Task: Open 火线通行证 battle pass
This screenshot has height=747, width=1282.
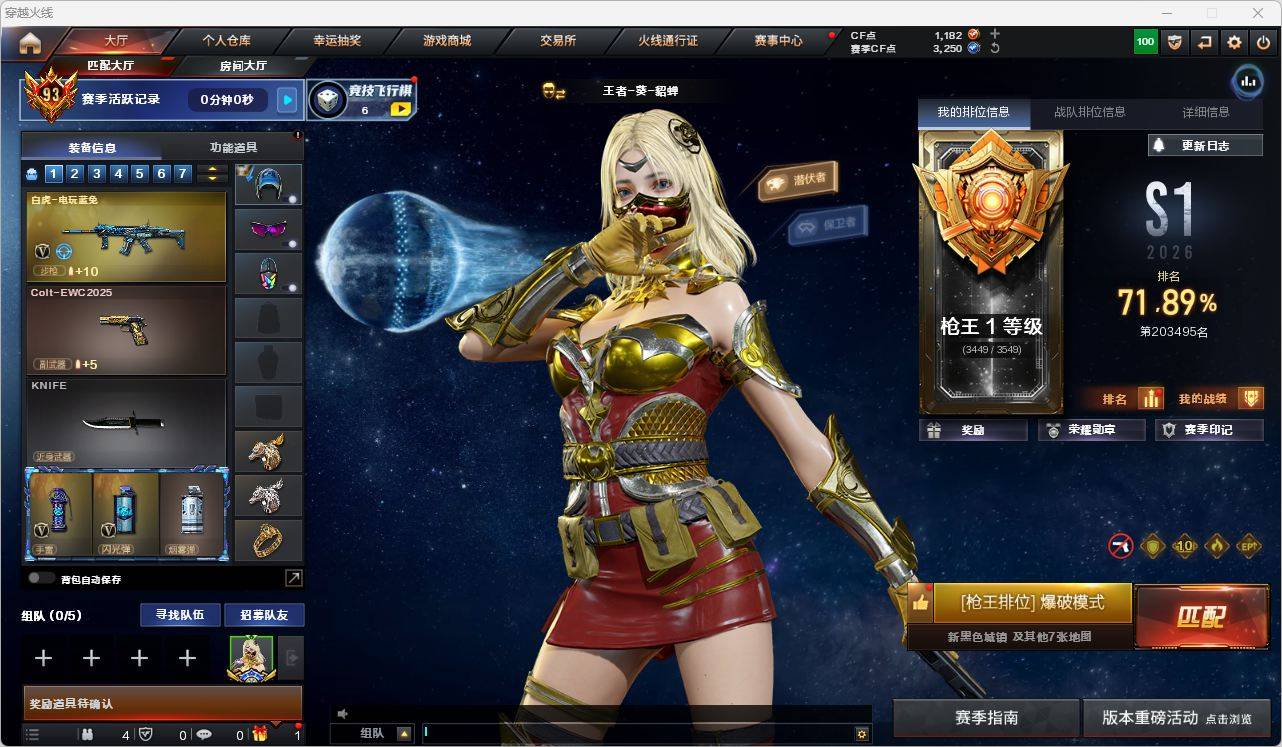Action: (x=668, y=41)
